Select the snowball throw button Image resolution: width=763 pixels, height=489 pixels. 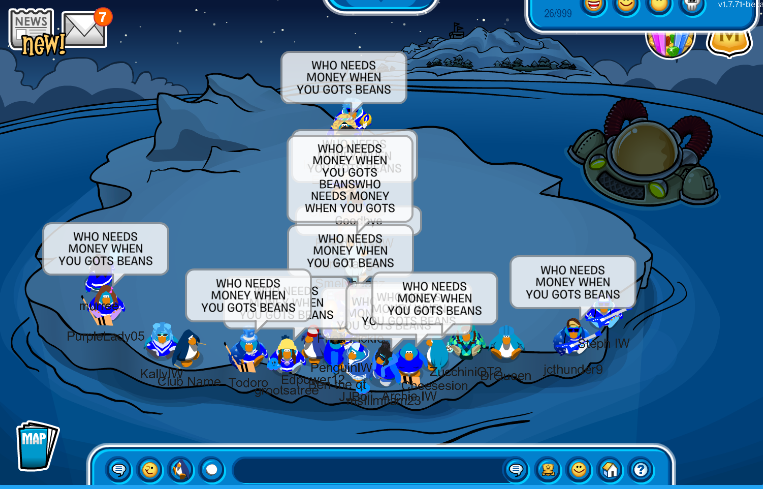(212, 469)
